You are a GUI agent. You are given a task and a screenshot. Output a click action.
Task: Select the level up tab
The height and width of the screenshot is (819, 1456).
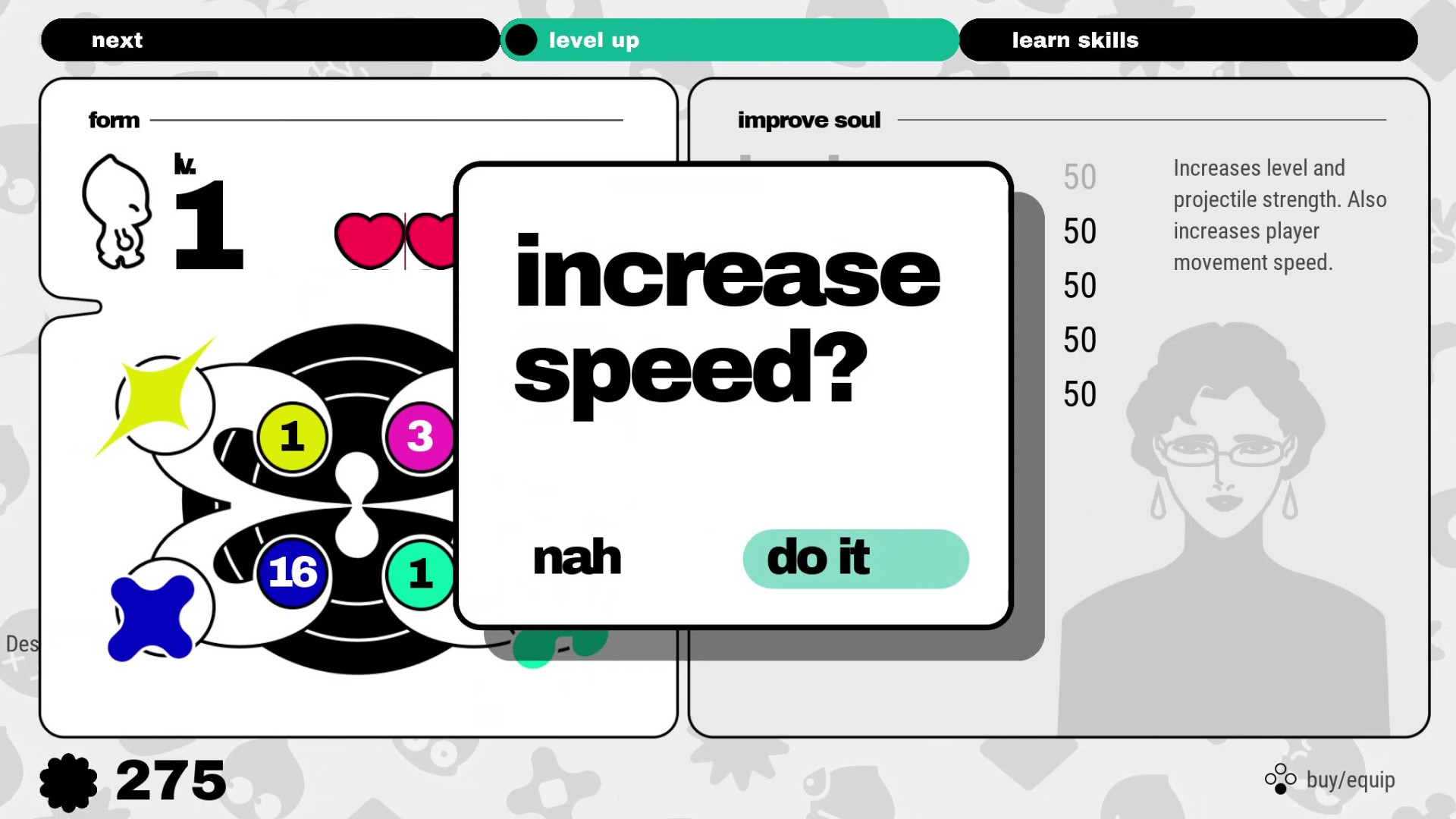coord(730,39)
